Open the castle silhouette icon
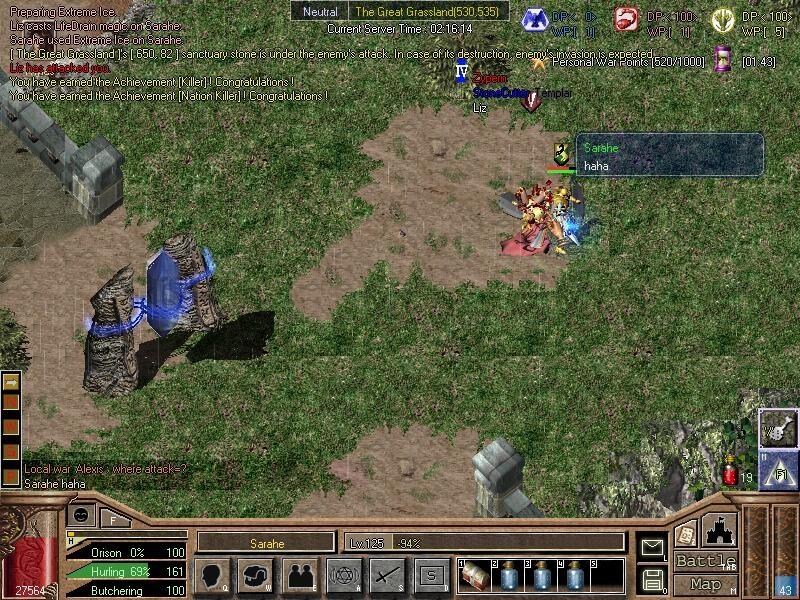 pyautogui.click(x=719, y=530)
